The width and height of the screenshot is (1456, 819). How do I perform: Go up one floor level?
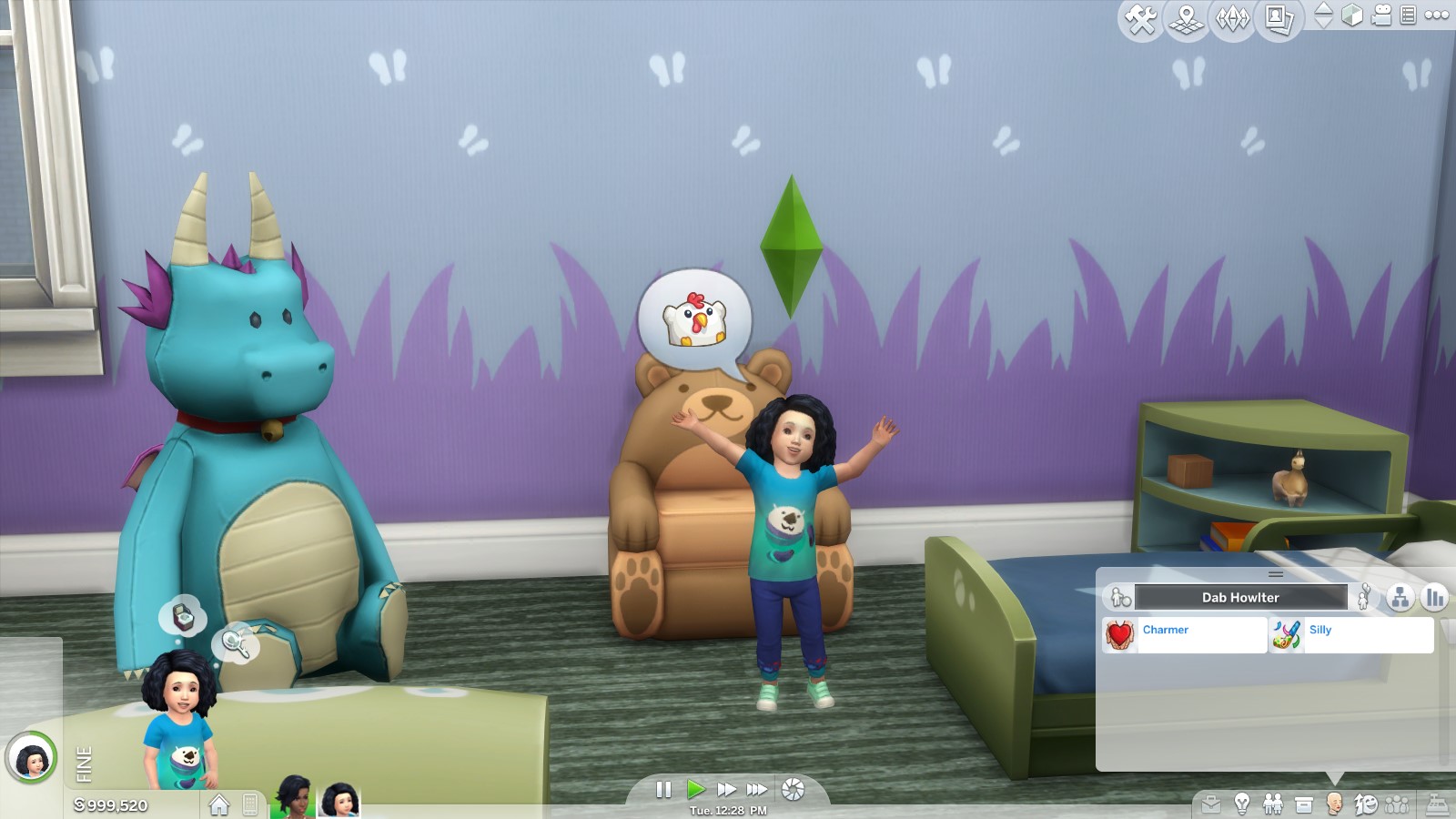coord(1324,10)
